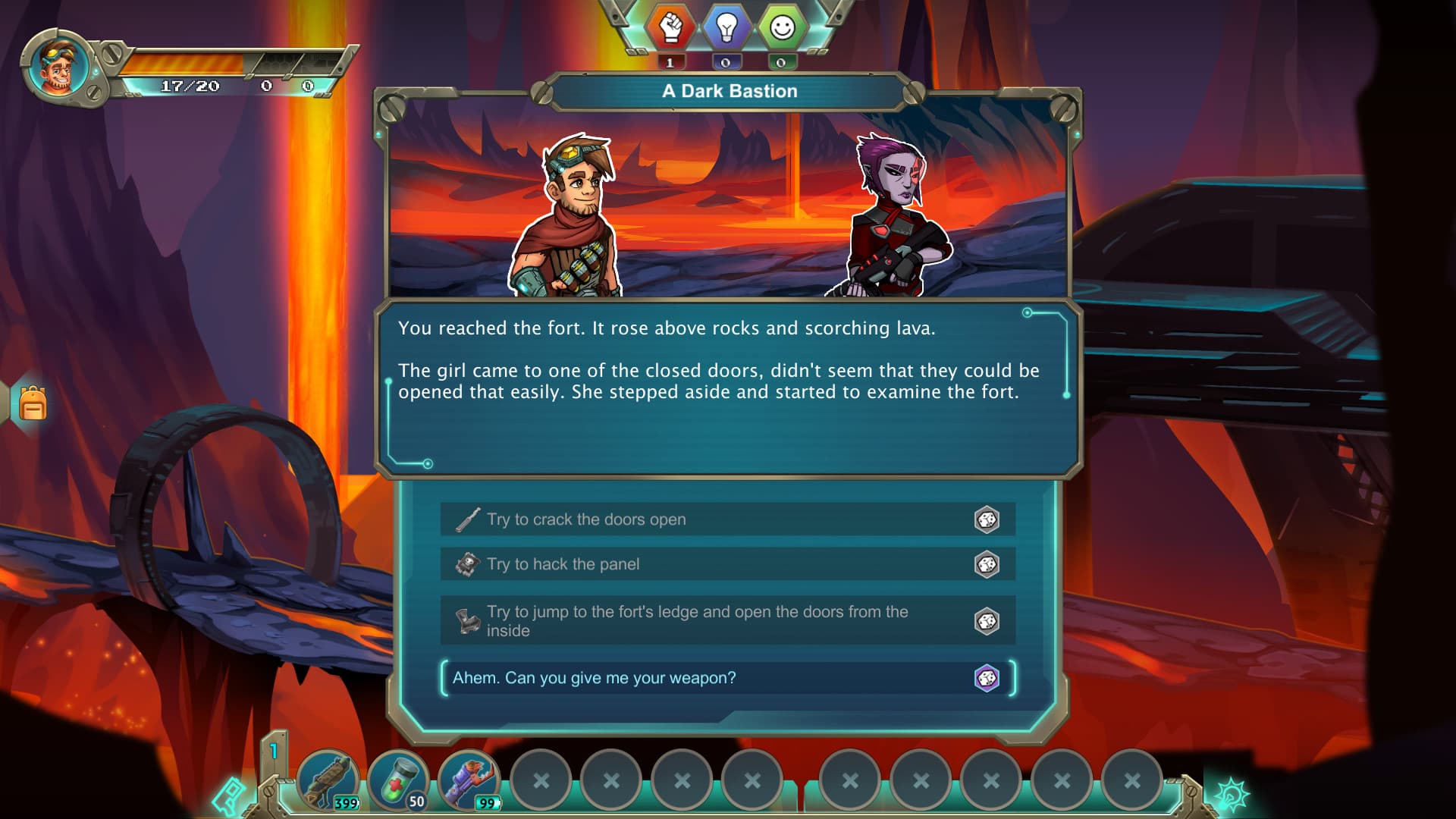Click the character portrait in top-left
1456x819 pixels.
tap(59, 67)
